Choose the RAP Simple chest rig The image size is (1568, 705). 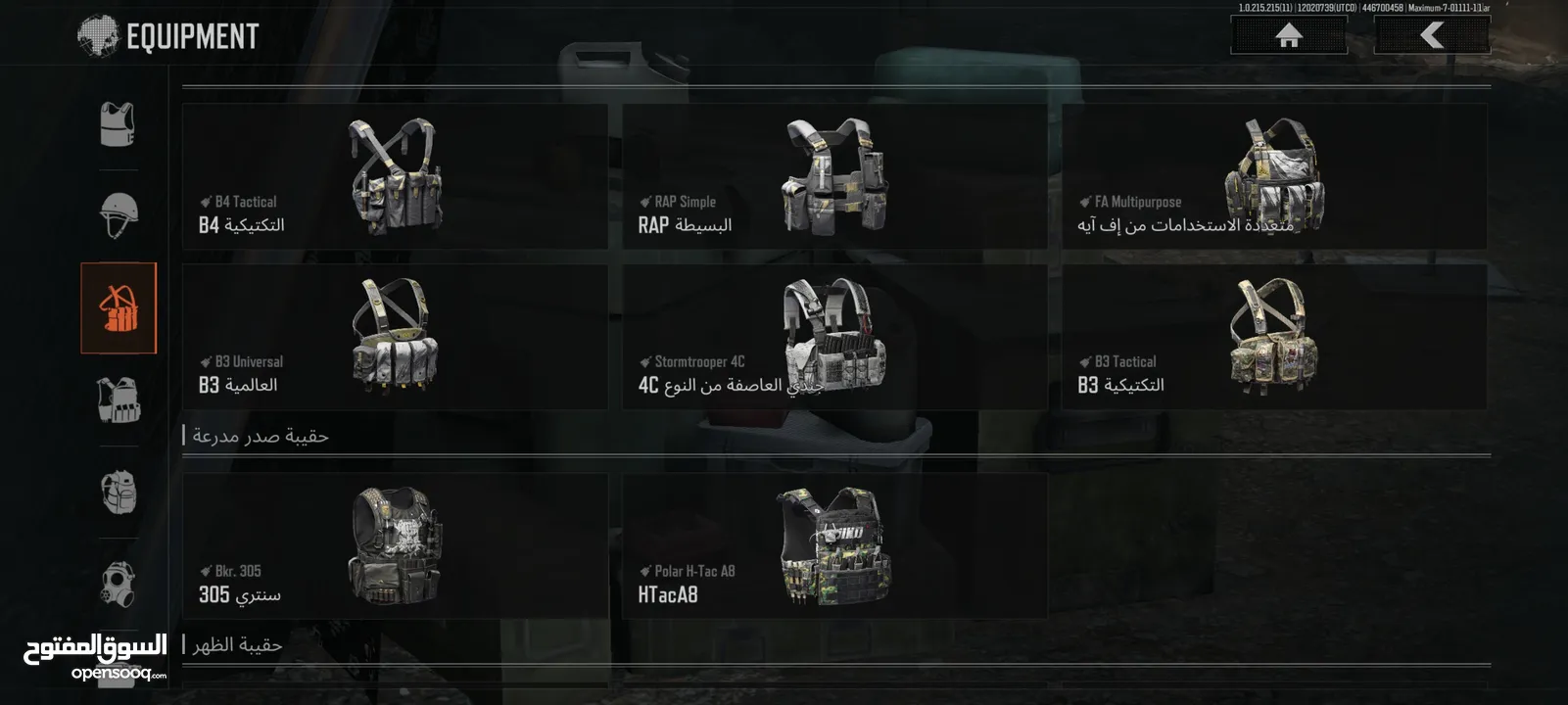(x=834, y=177)
